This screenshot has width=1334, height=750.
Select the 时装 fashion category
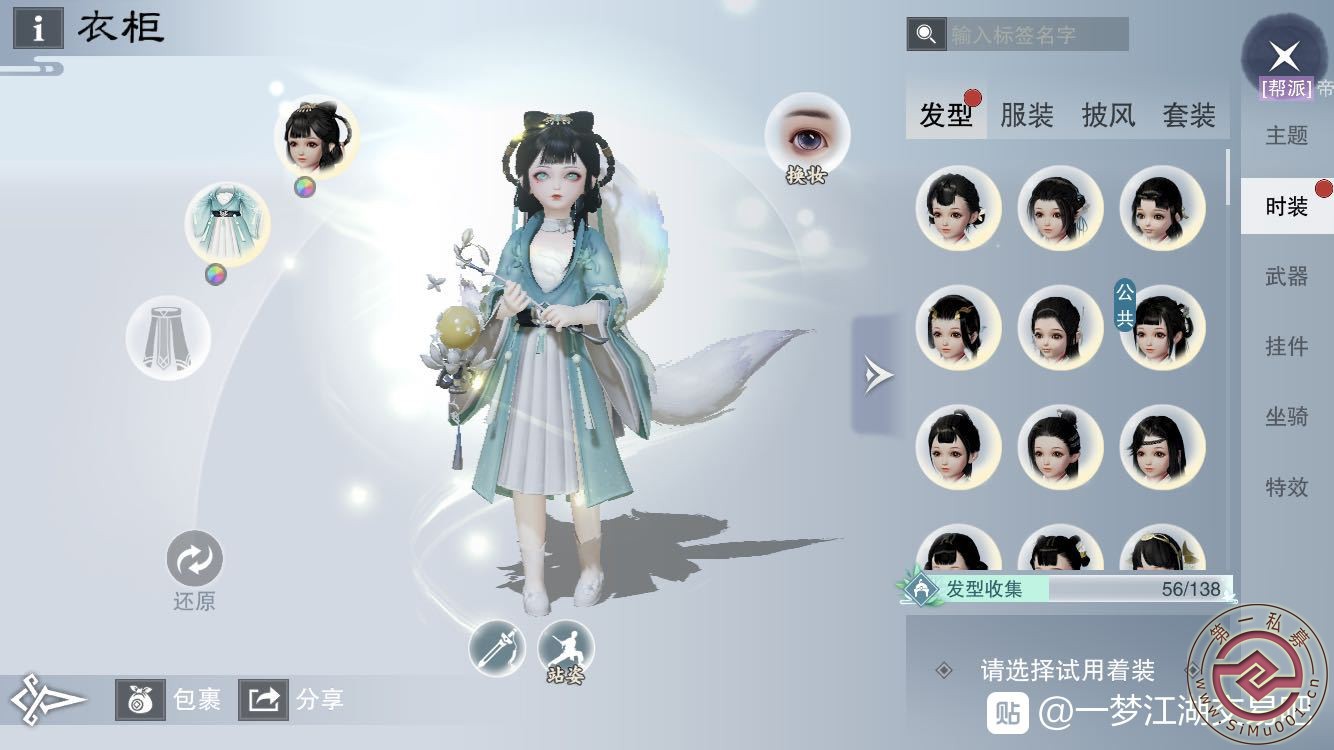click(1286, 206)
